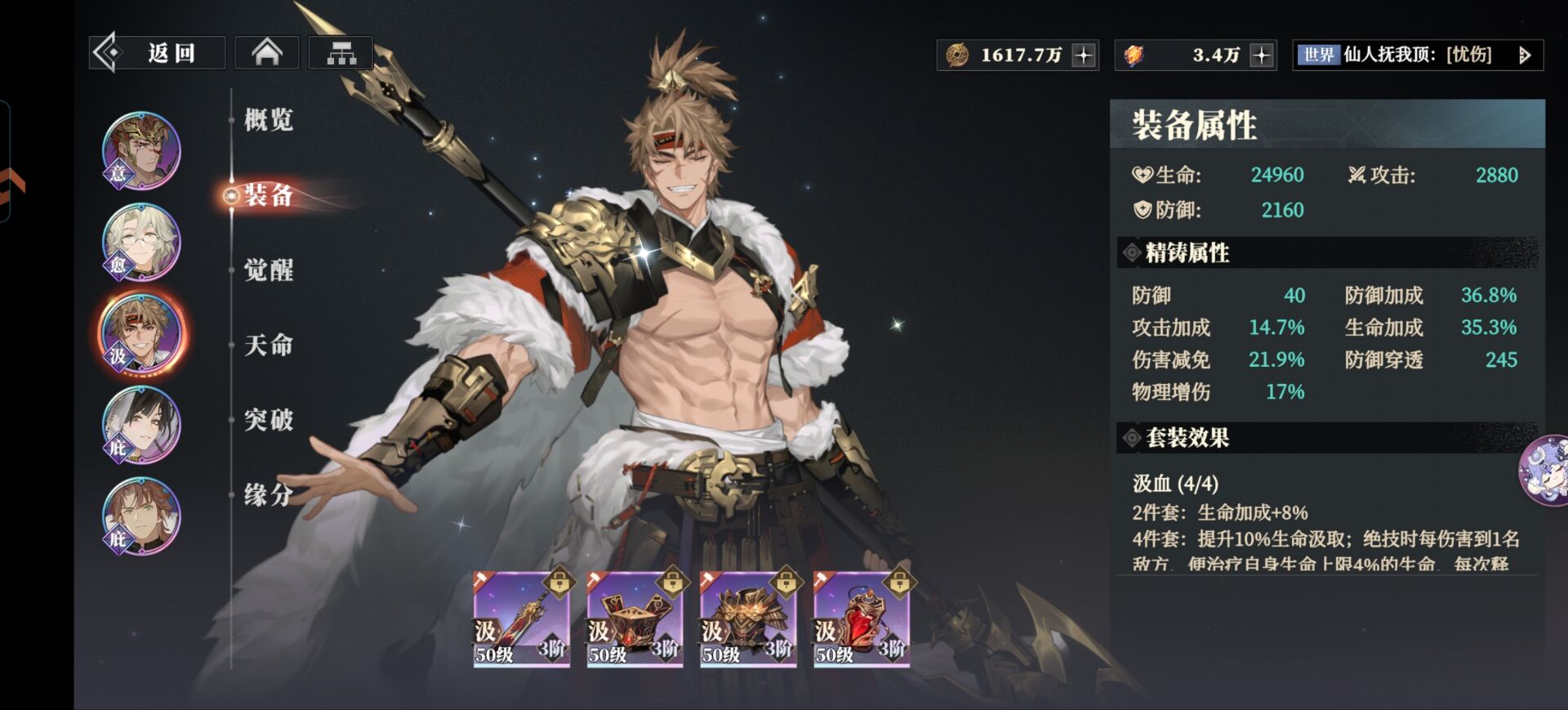Switch to the 概览 overview tab
The image size is (1568, 710).
(268, 120)
